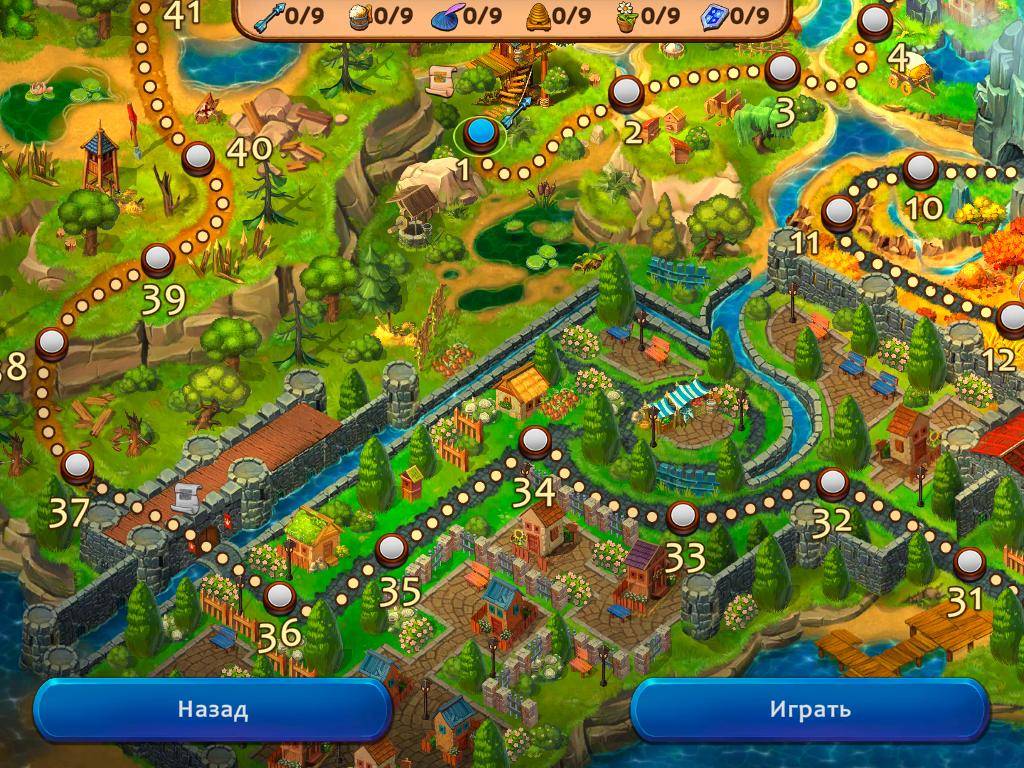Select the level 37 map node
This screenshot has width=1024, height=768.
pos(77,466)
